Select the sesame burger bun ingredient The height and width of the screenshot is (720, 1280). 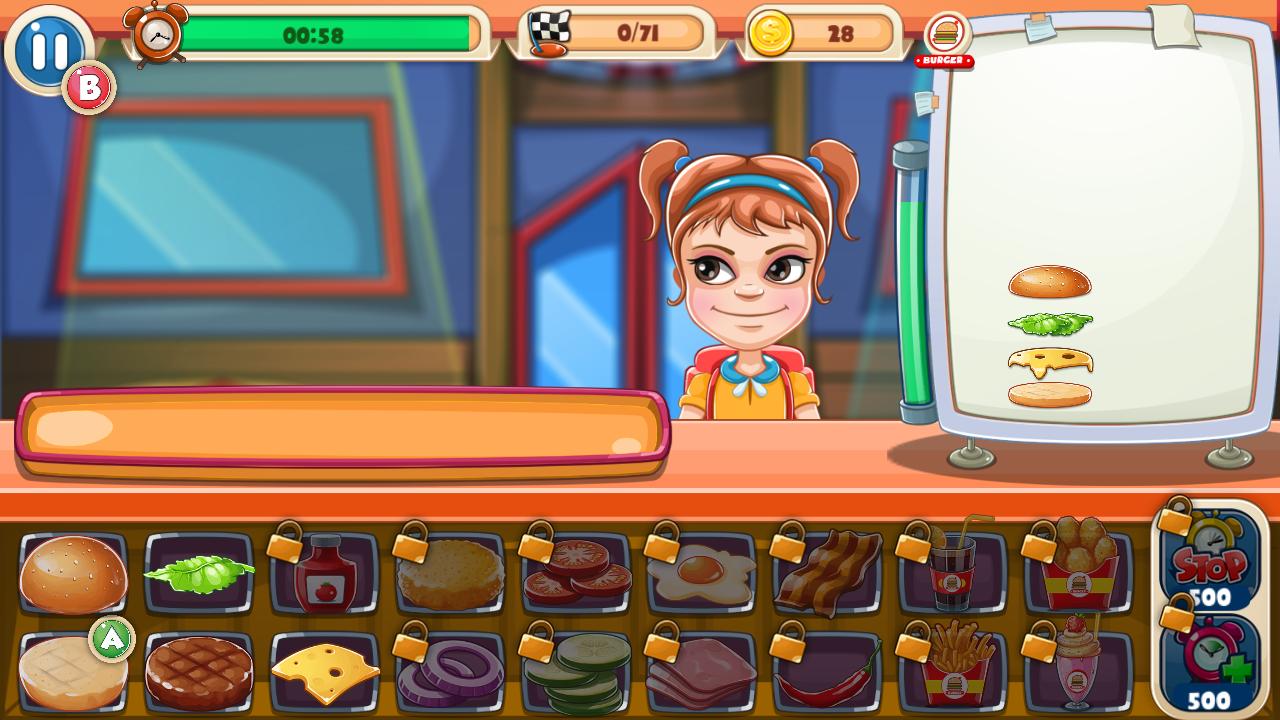pos(71,570)
